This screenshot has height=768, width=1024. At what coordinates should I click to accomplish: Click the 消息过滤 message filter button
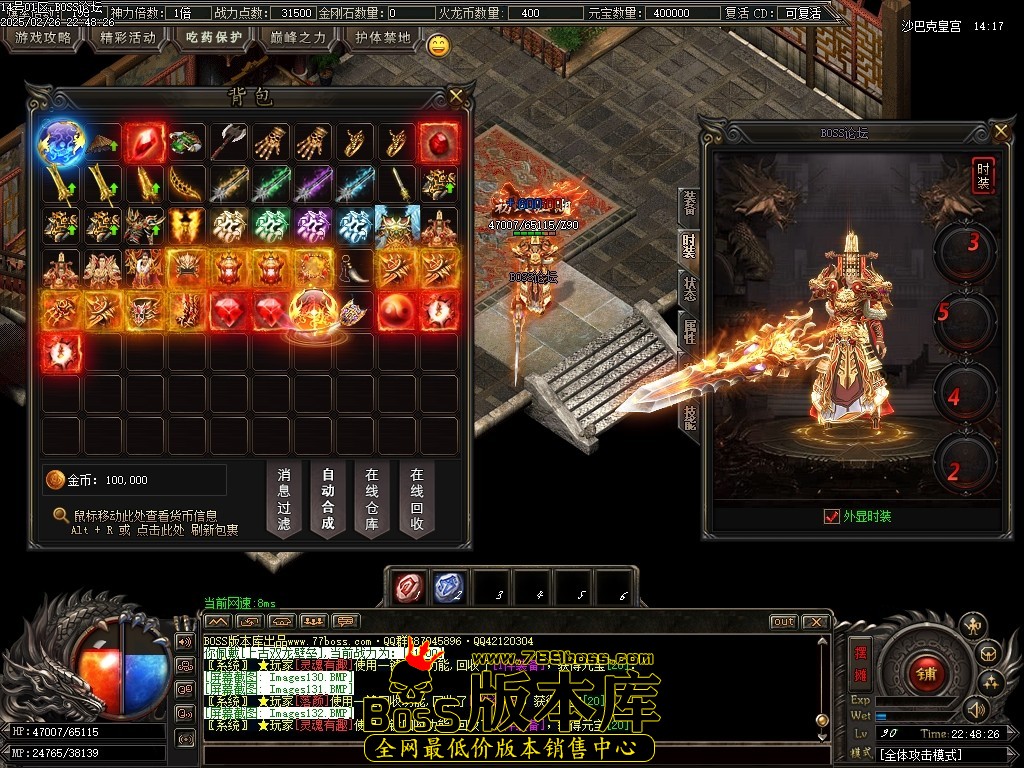pos(284,499)
